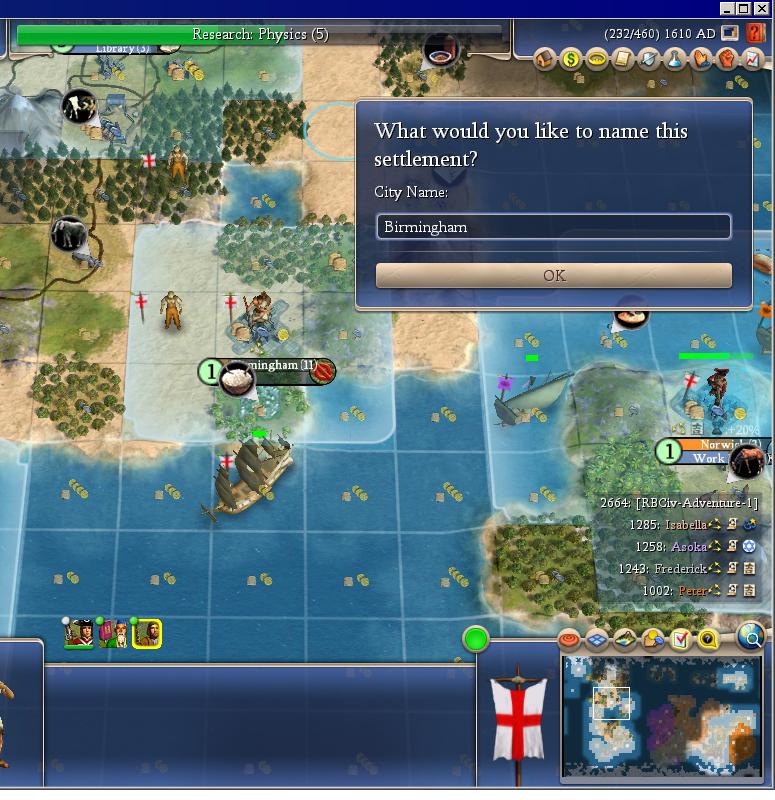Toggle the globe view magnifier button
The height and width of the screenshot is (800, 775).
[751, 636]
